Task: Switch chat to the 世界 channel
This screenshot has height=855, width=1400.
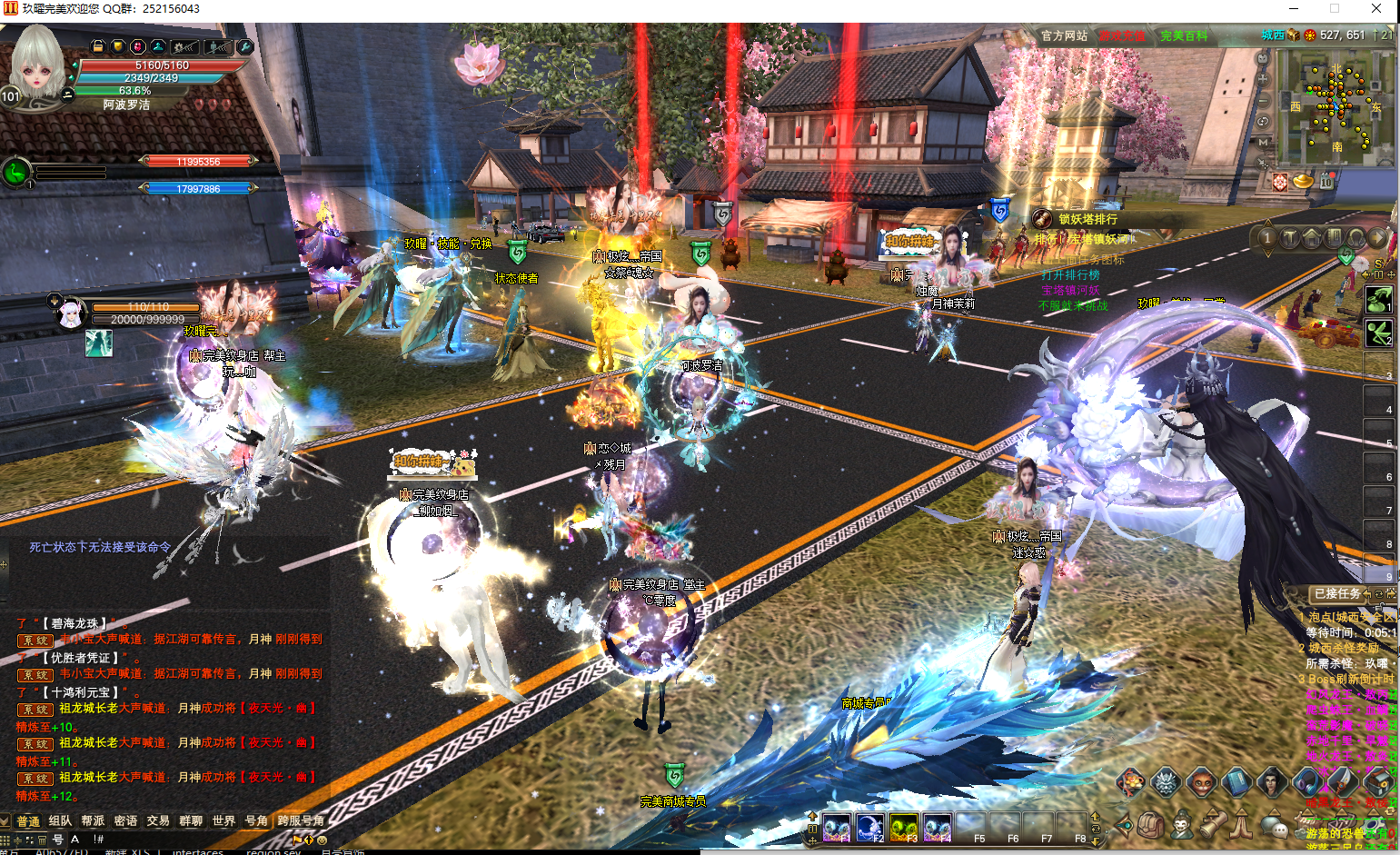Action: 223,820
